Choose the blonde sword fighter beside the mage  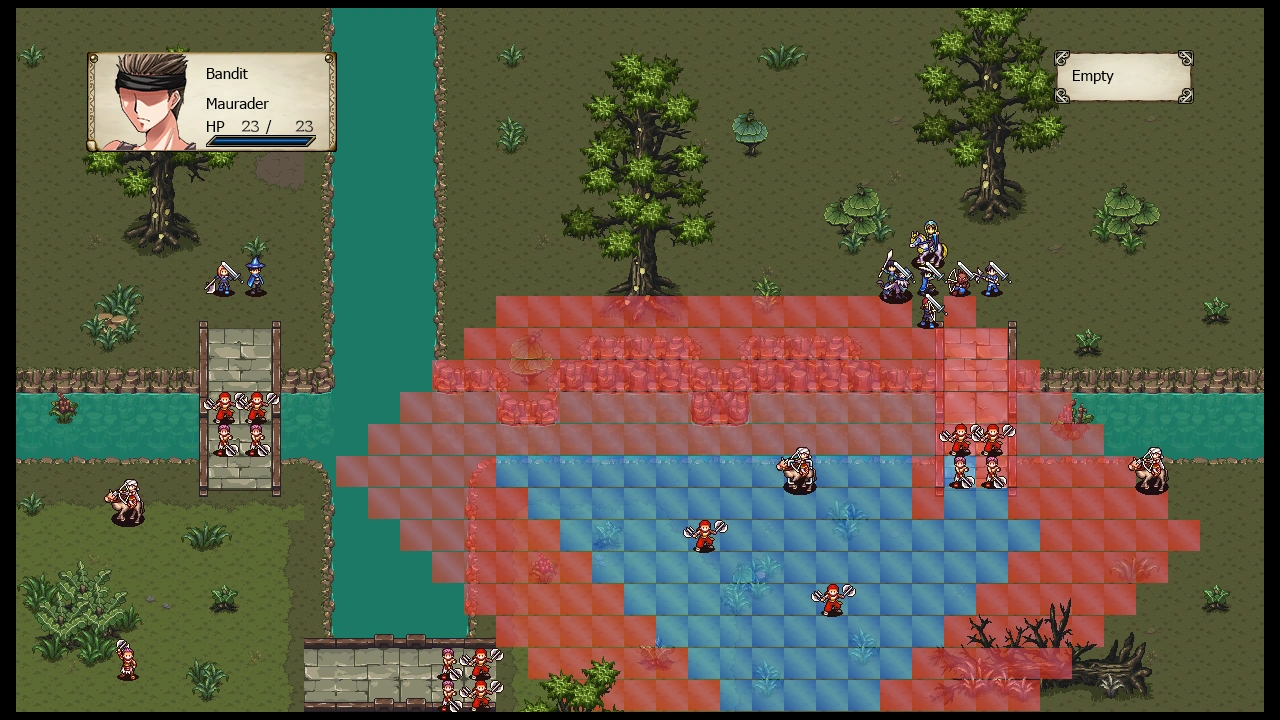pos(223,279)
